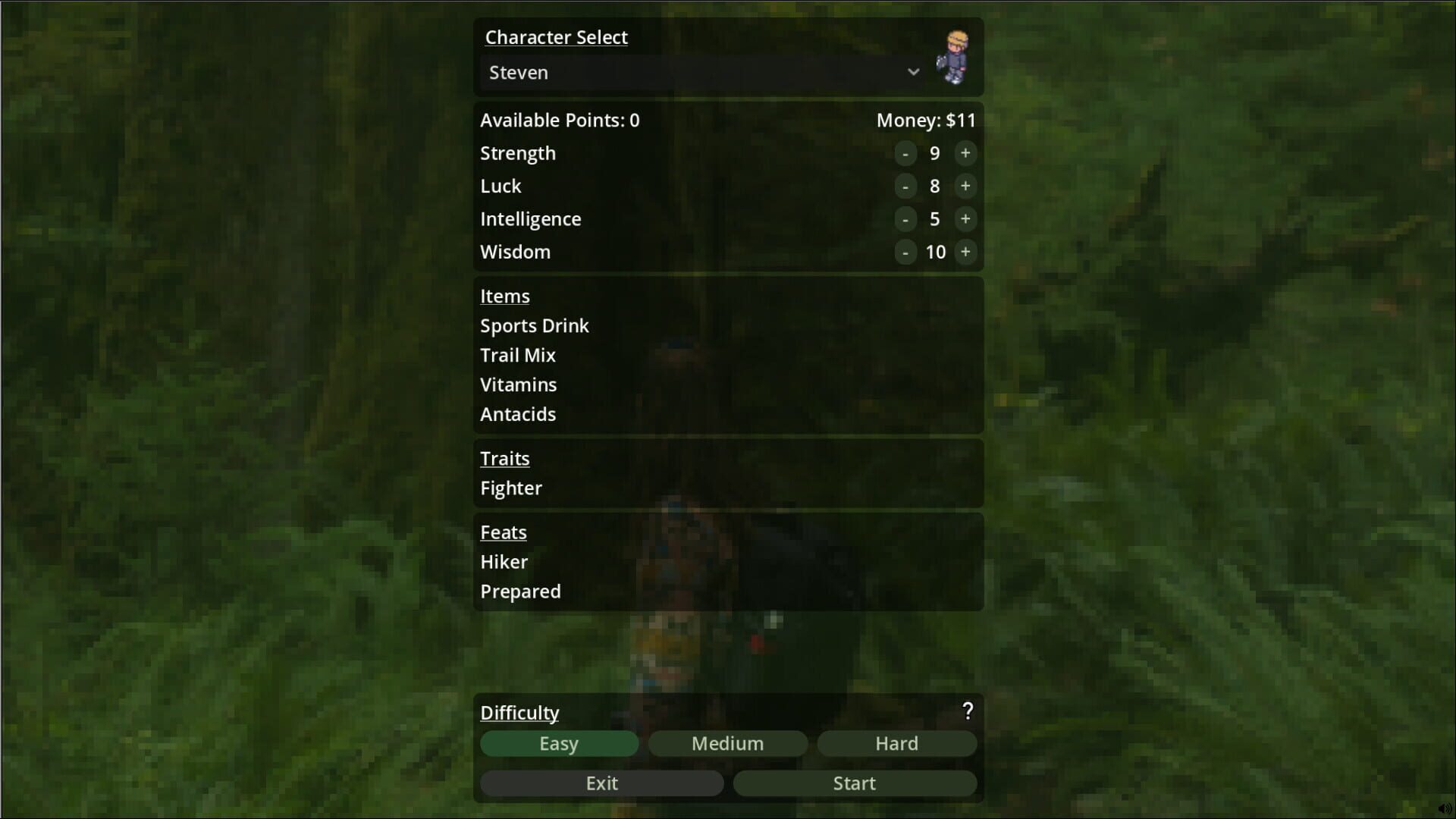Image resolution: width=1456 pixels, height=819 pixels.
Task: Click the Start button
Action: (854, 783)
